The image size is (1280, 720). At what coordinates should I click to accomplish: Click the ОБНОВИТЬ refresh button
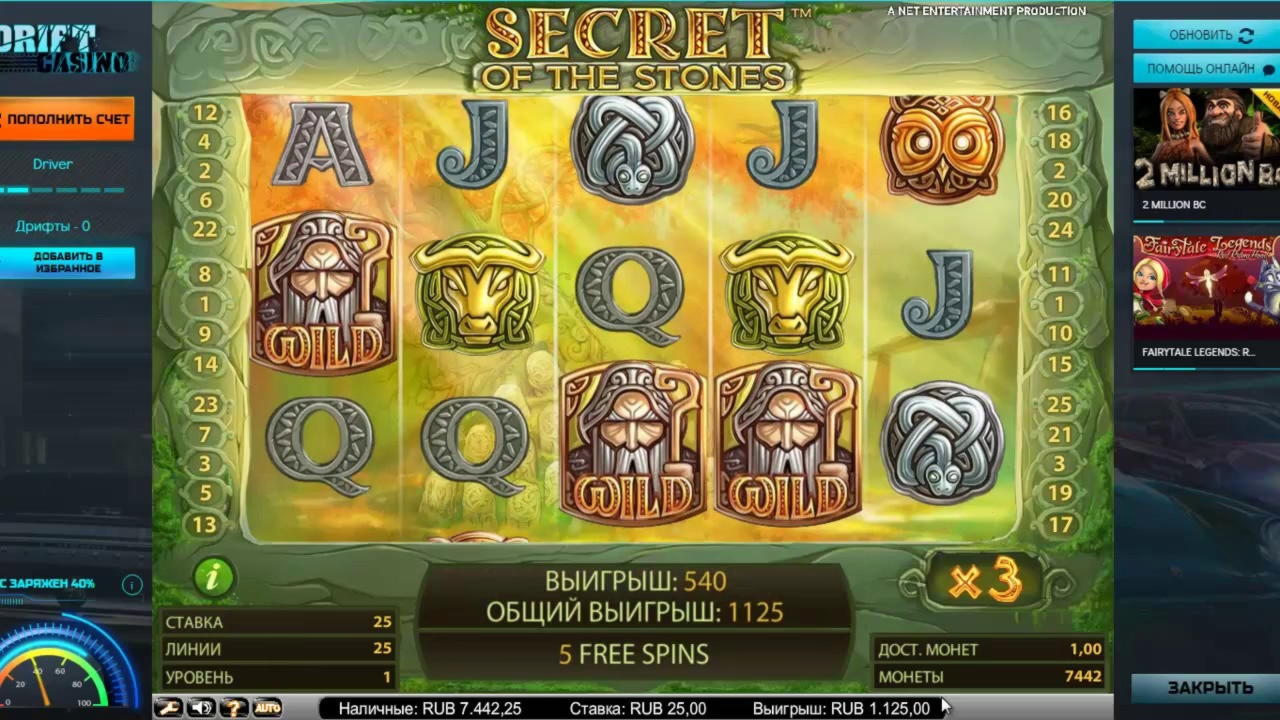(1205, 35)
